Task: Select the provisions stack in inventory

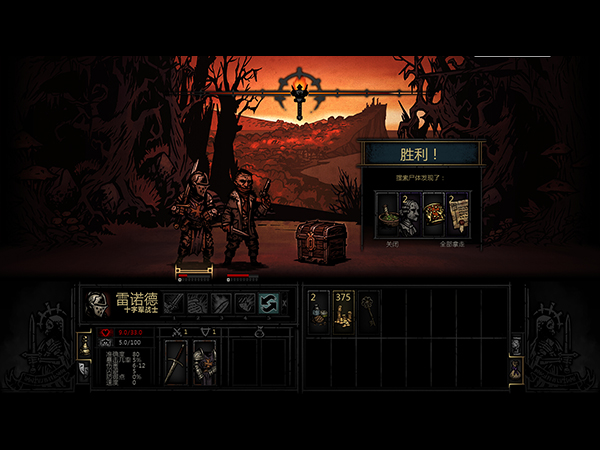Action: click(319, 311)
